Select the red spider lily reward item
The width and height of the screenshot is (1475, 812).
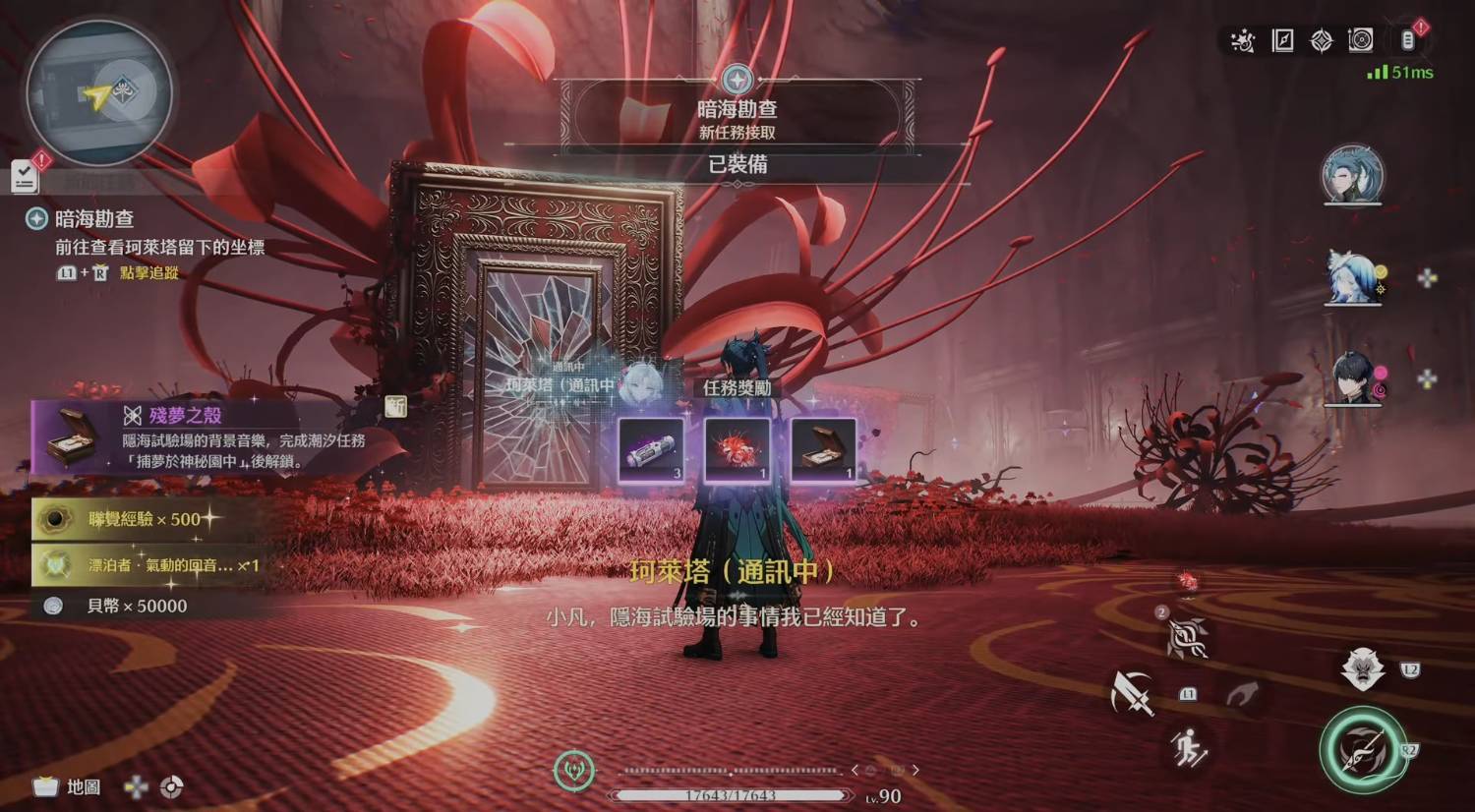pos(737,450)
